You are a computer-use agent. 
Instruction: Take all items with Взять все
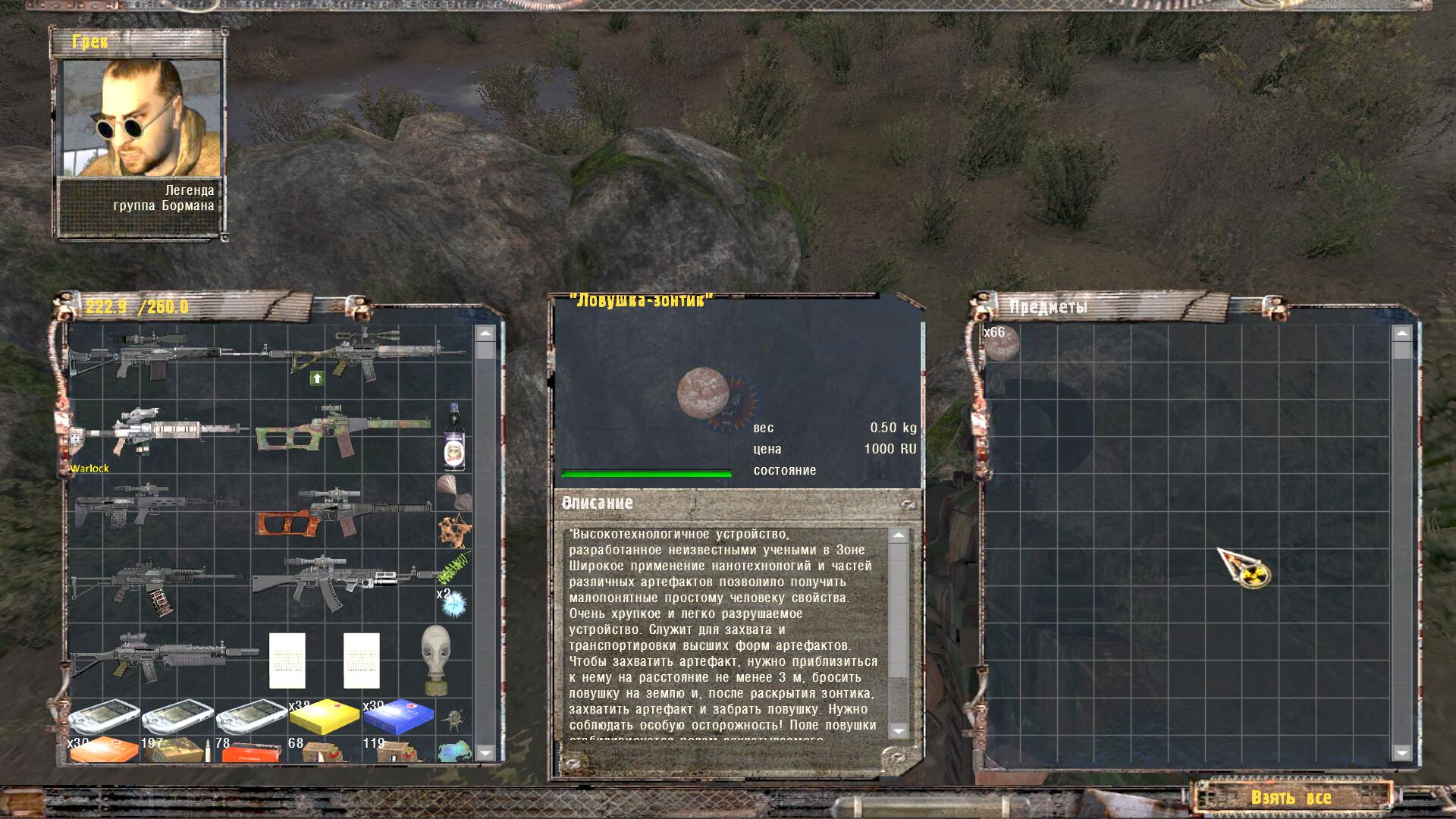click(x=1291, y=798)
